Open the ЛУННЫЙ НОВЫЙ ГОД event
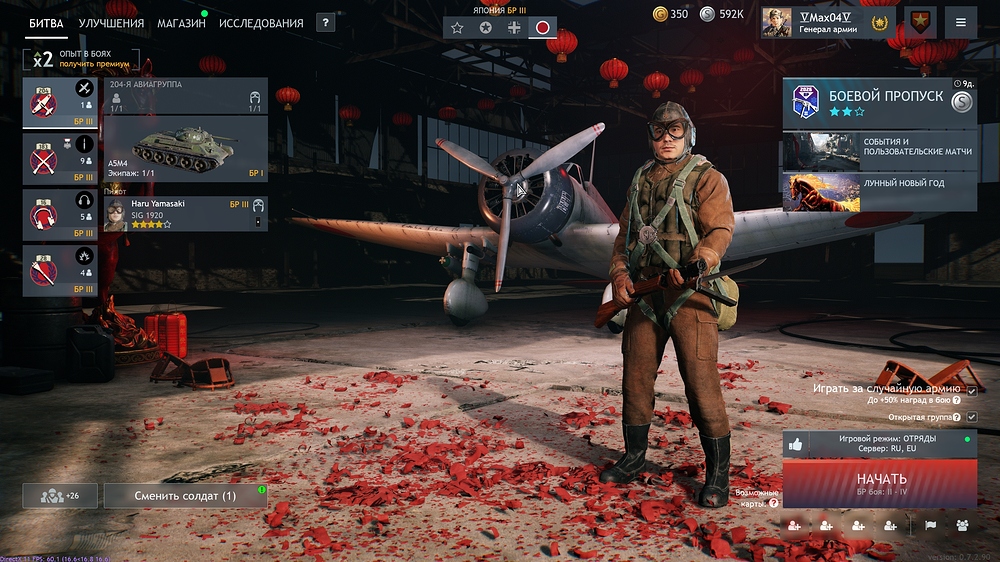1000x562 pixels. click(x=879, y=192)
